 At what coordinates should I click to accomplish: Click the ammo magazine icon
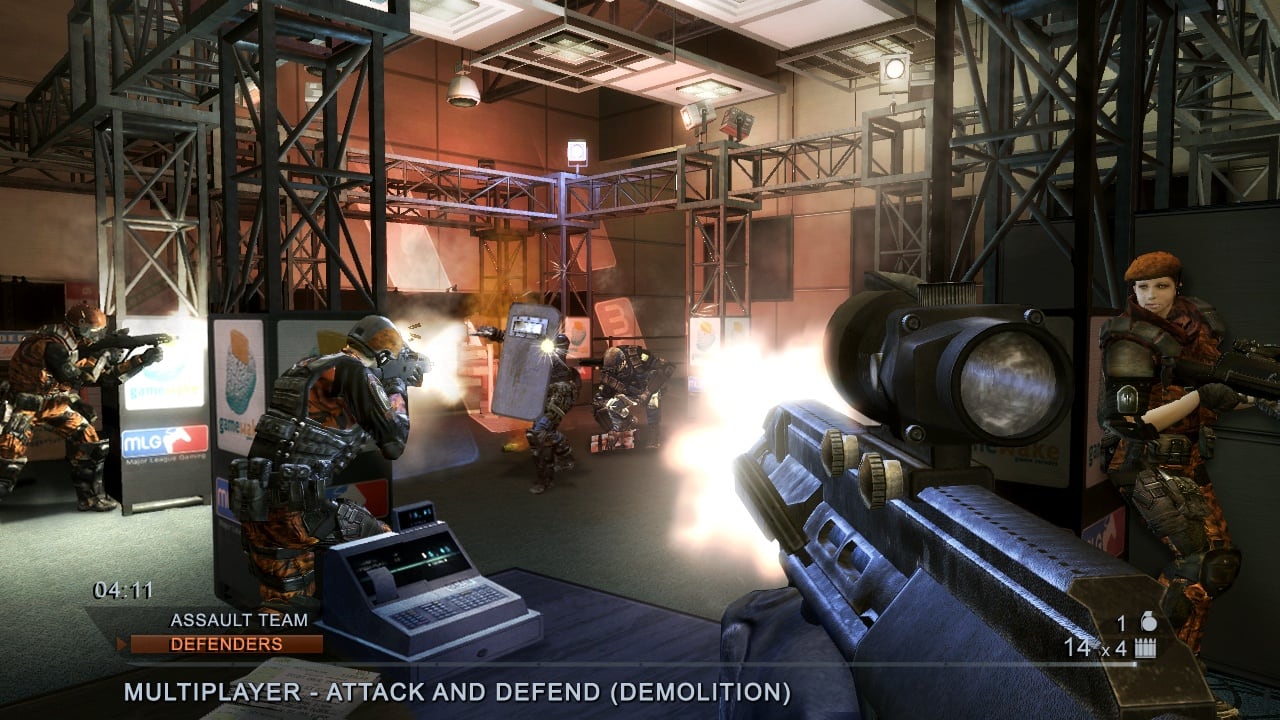(1145, 648)
